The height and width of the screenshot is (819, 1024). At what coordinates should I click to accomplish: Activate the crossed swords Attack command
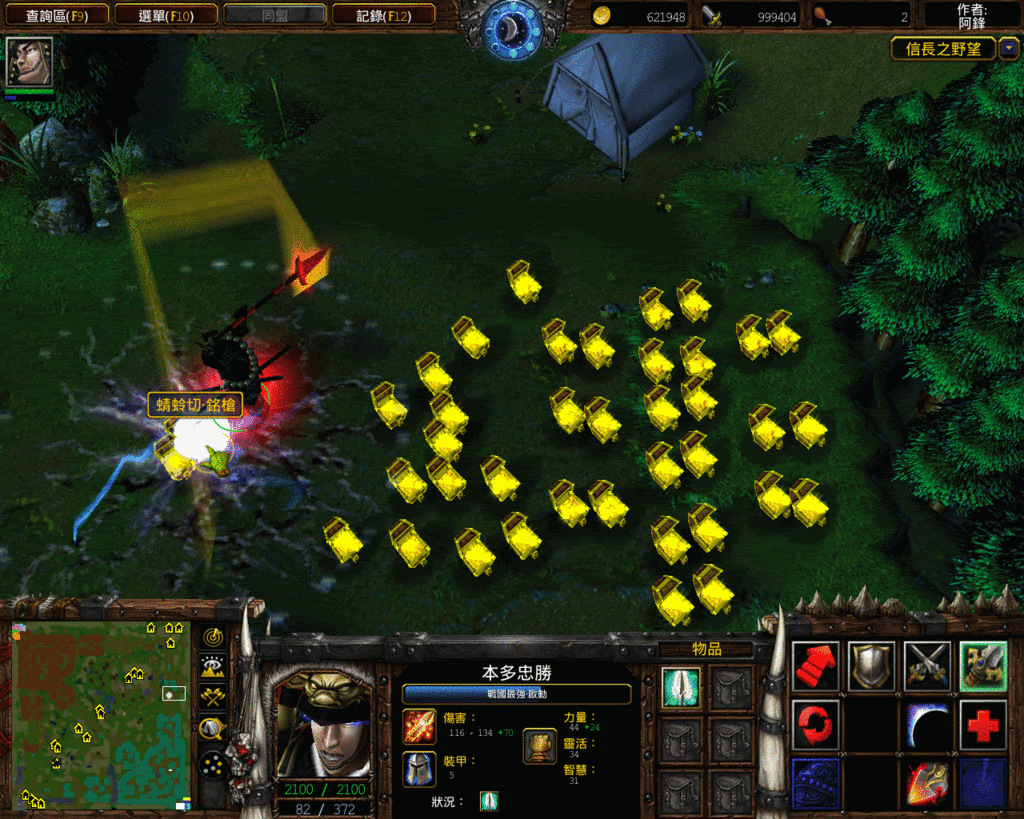pyautogui.click(x=927, y=666)
